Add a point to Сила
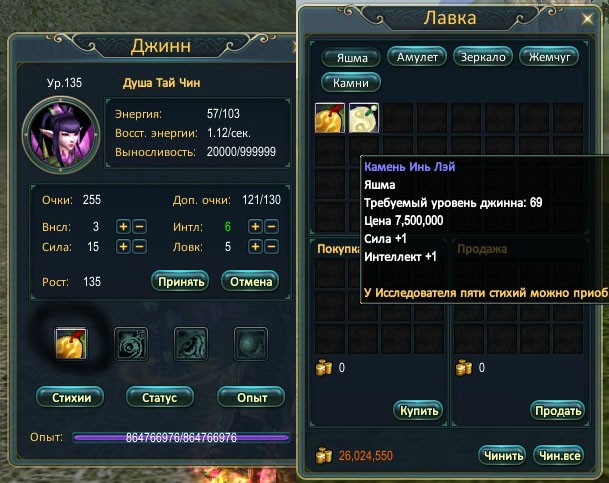 click(x=124, y=247)
